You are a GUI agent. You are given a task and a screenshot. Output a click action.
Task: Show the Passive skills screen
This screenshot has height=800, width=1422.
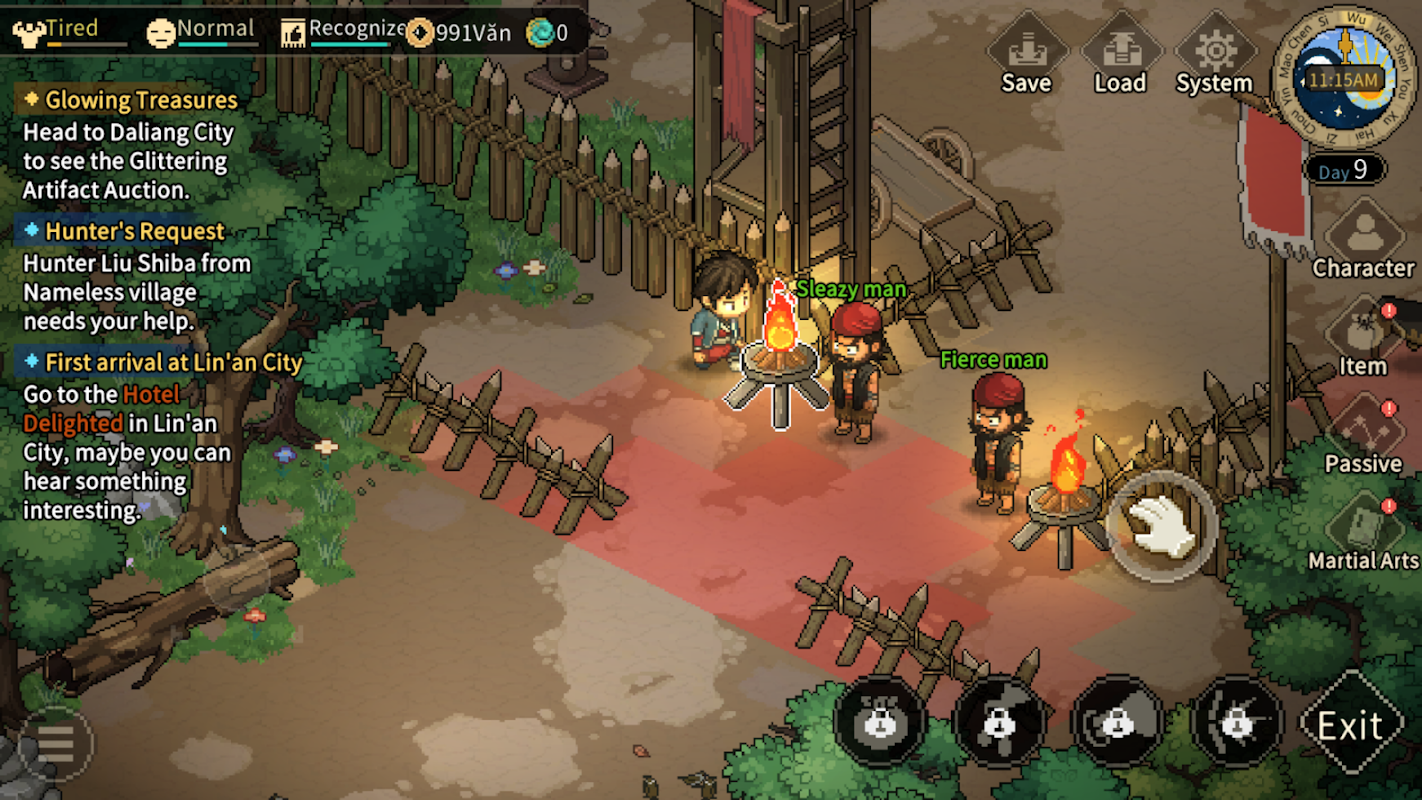click(x=1362, y=436)
